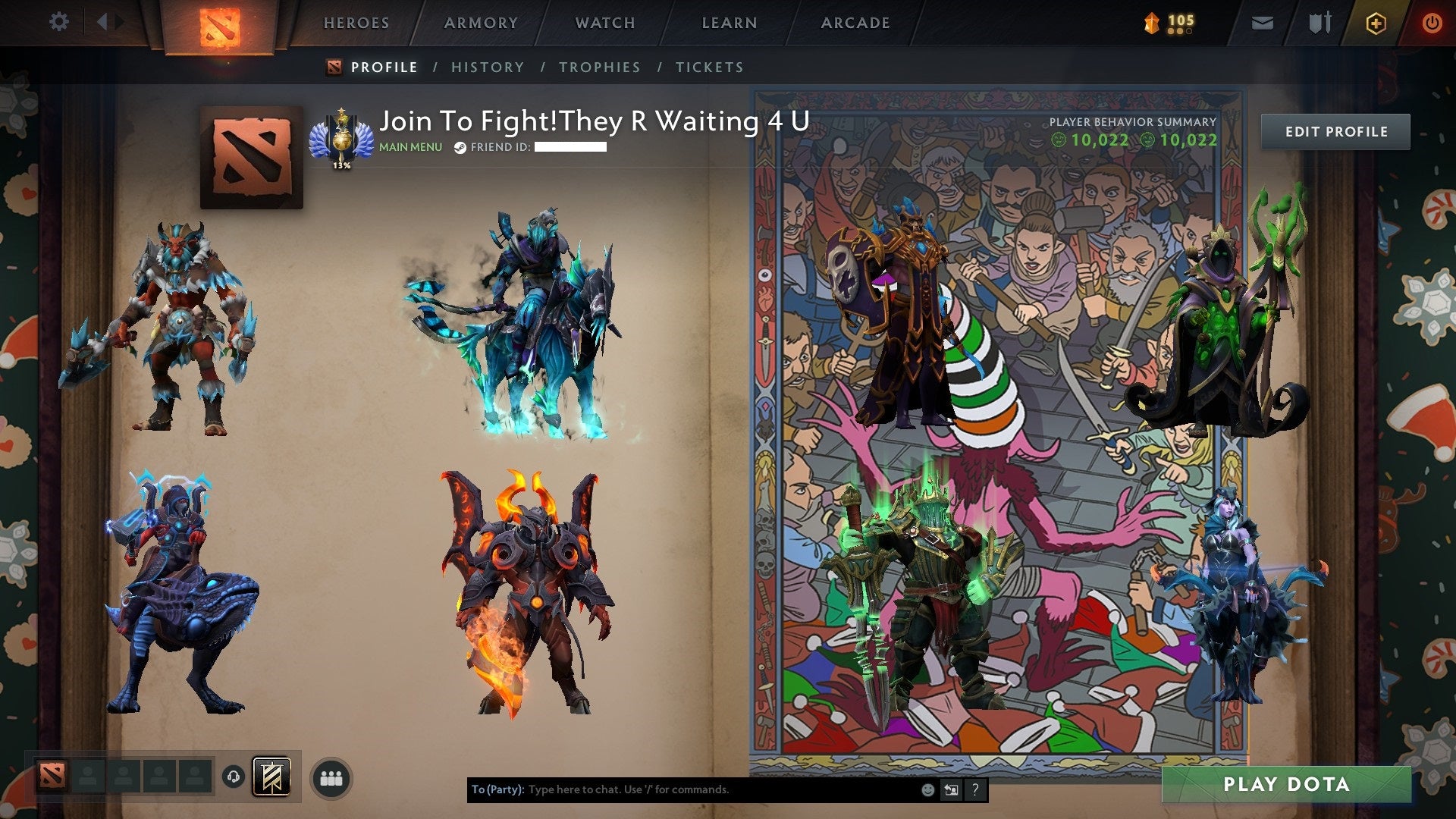Viewport: 1456px width, 819px height.
Task: Open the settings gear icon
Action: tap(58, 22)
